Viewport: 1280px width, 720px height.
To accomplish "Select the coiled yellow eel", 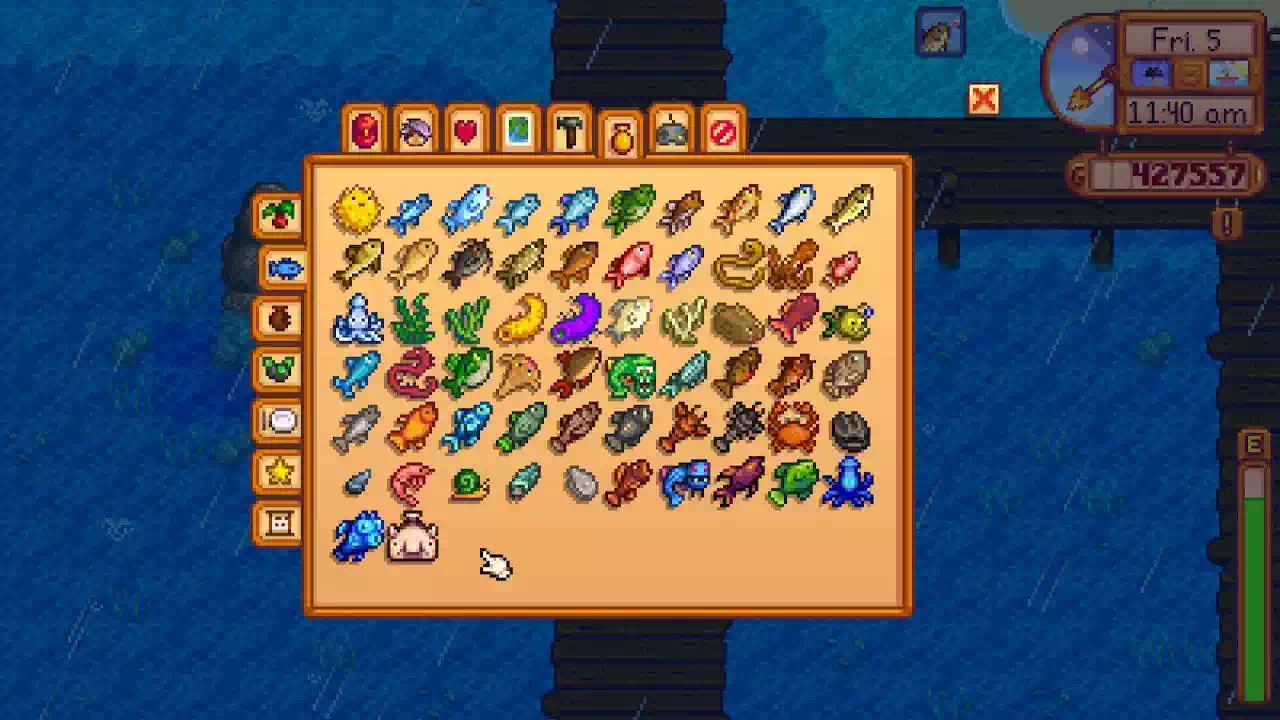I will point(739,265).
